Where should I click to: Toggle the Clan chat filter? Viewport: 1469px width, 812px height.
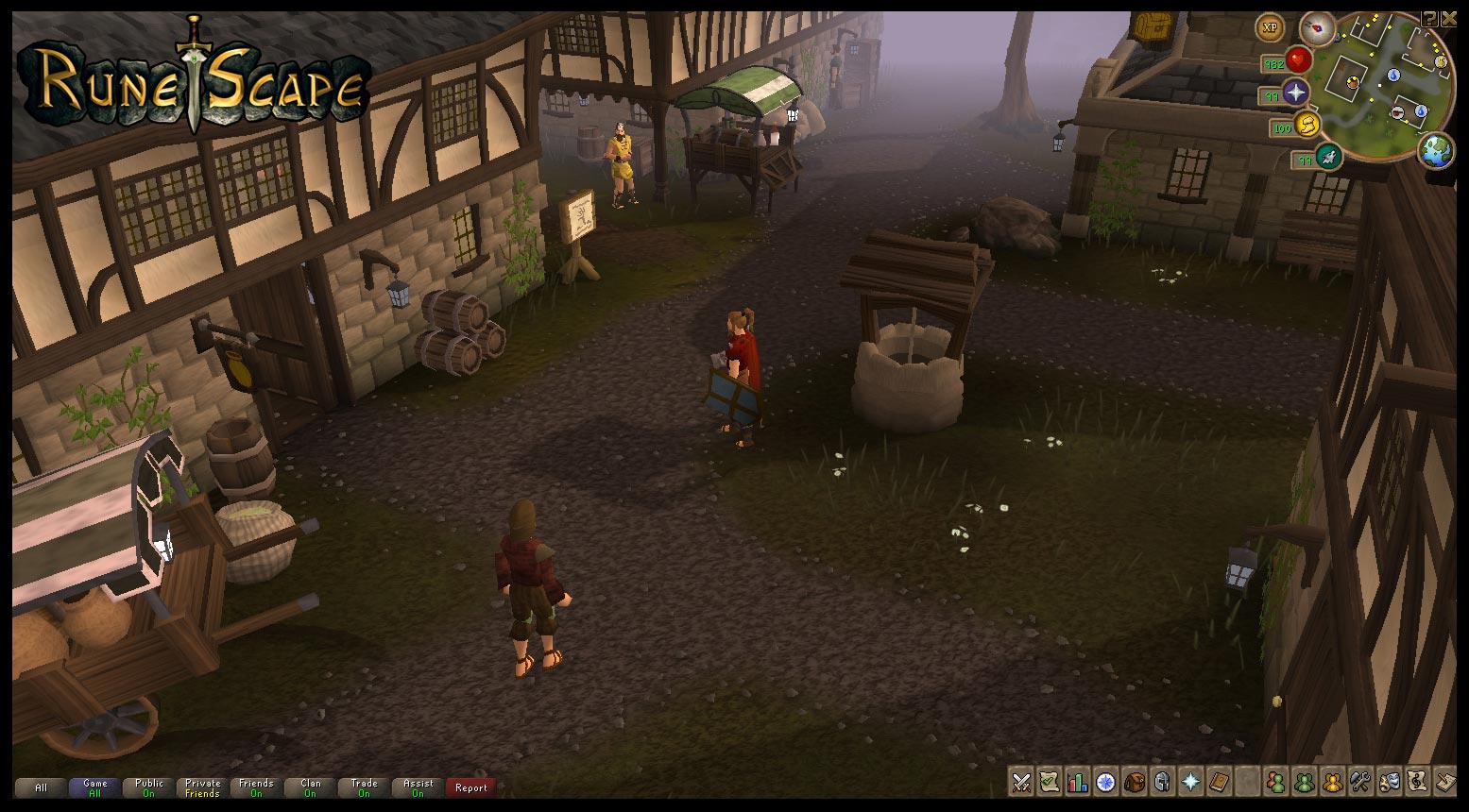[x=310, y=787]
